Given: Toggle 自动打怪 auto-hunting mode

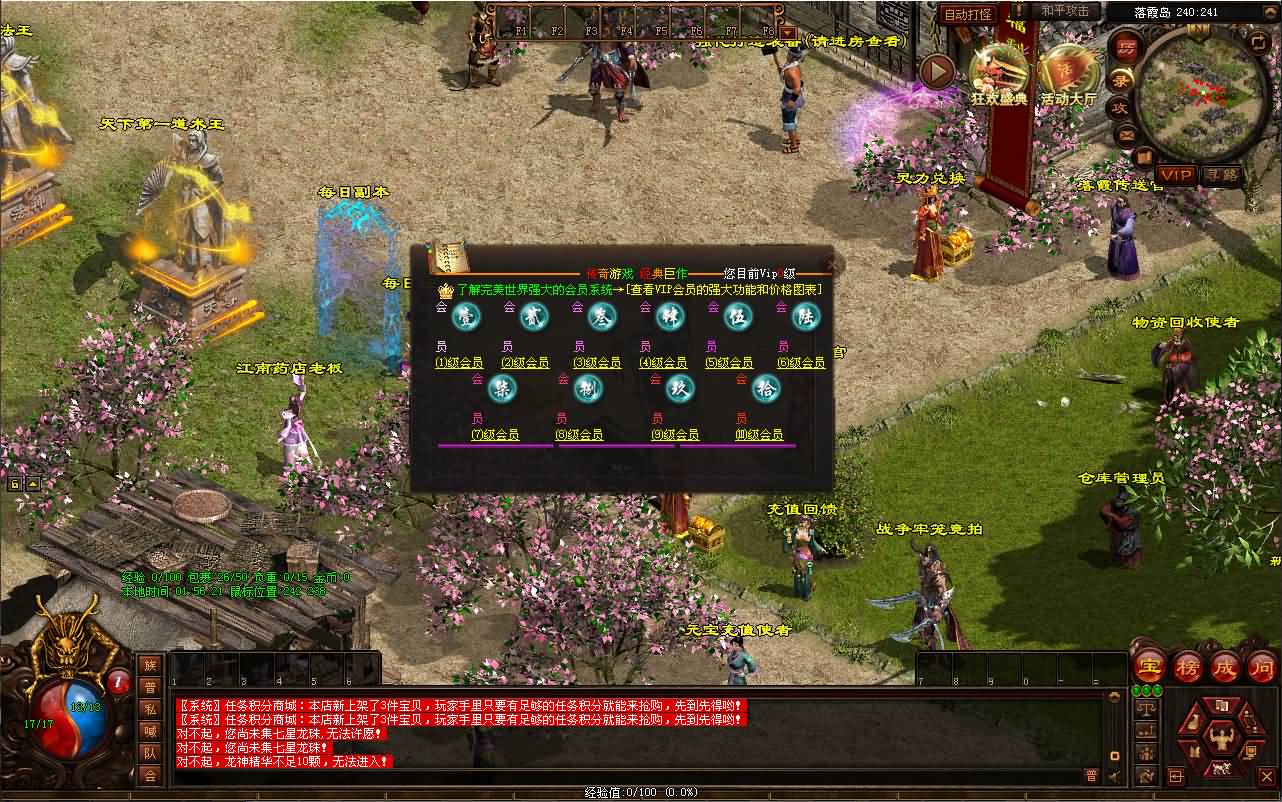Looking at the screenshot, I should (x=969, y=13).
